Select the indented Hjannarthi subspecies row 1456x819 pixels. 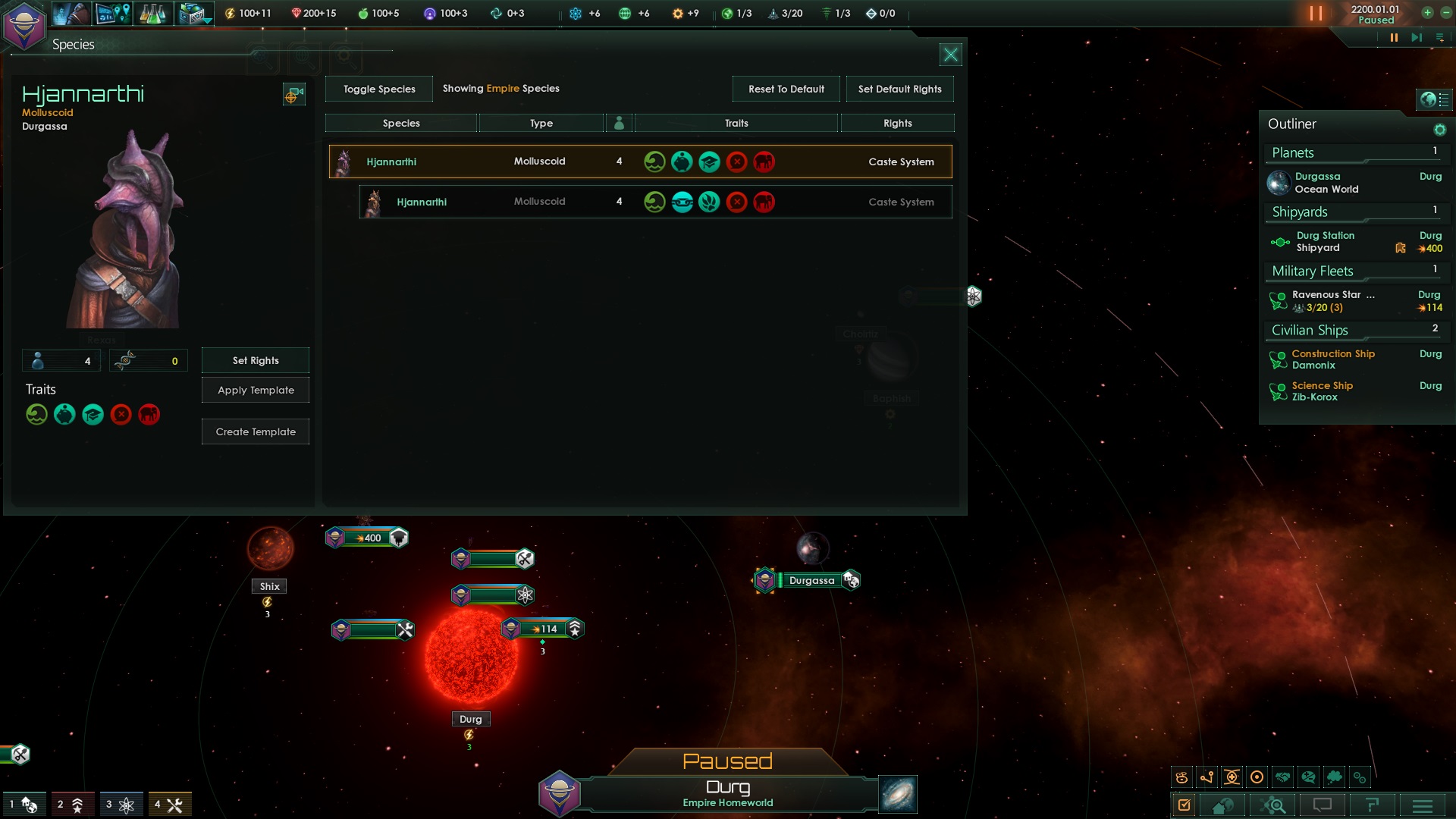[655, 202]
